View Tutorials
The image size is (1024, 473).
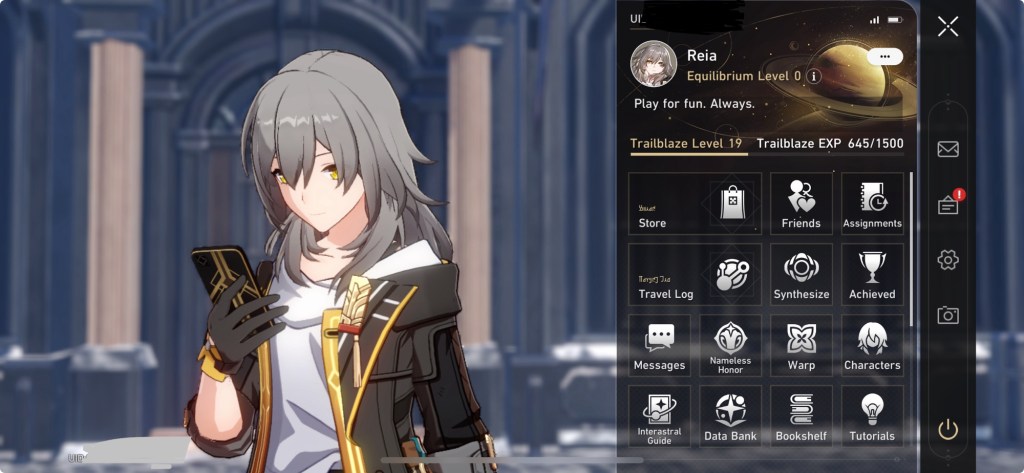pyautogui.click(x=872, y=415)
